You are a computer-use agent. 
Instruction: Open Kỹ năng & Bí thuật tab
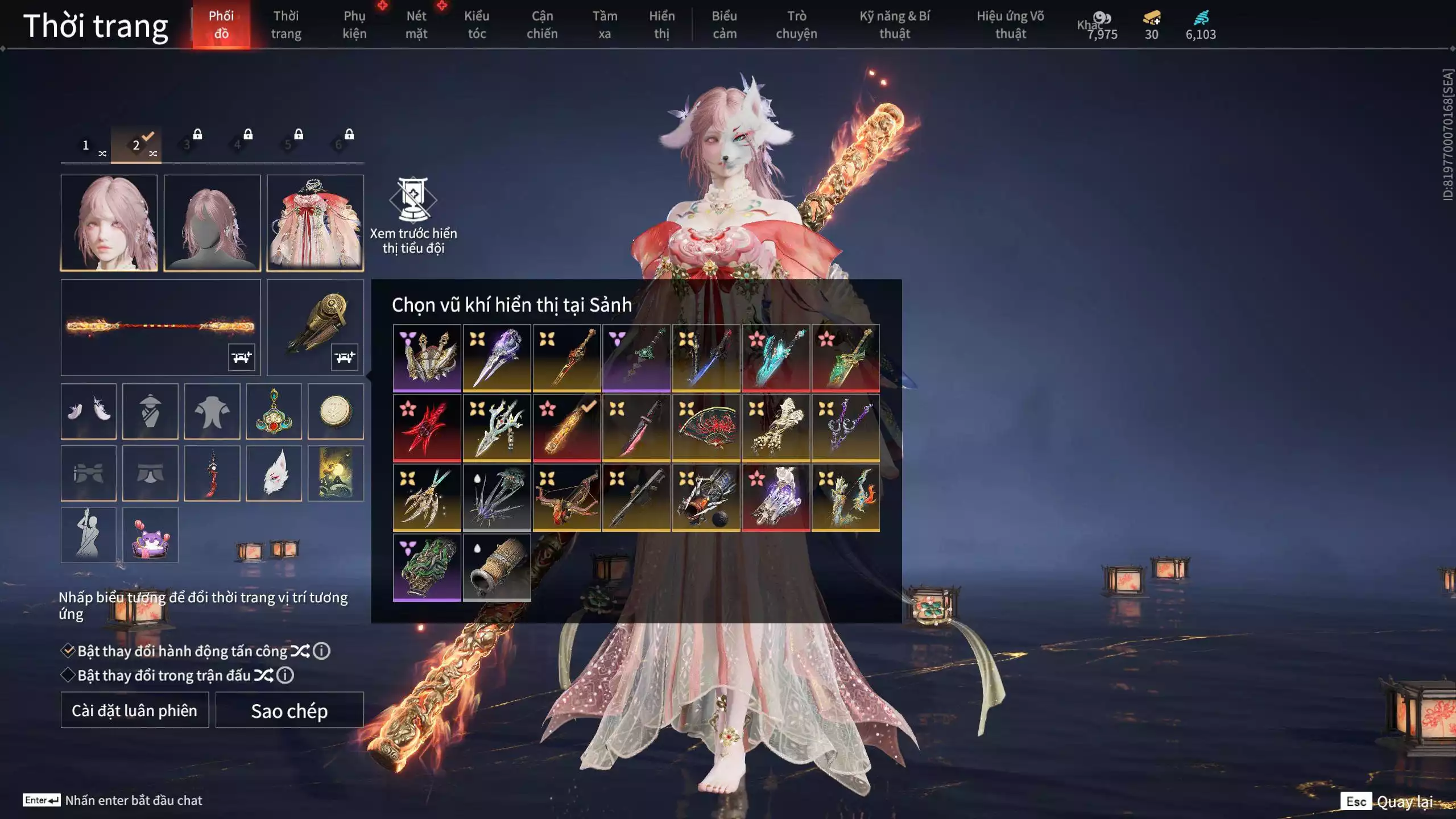click(x=895, y=25)
